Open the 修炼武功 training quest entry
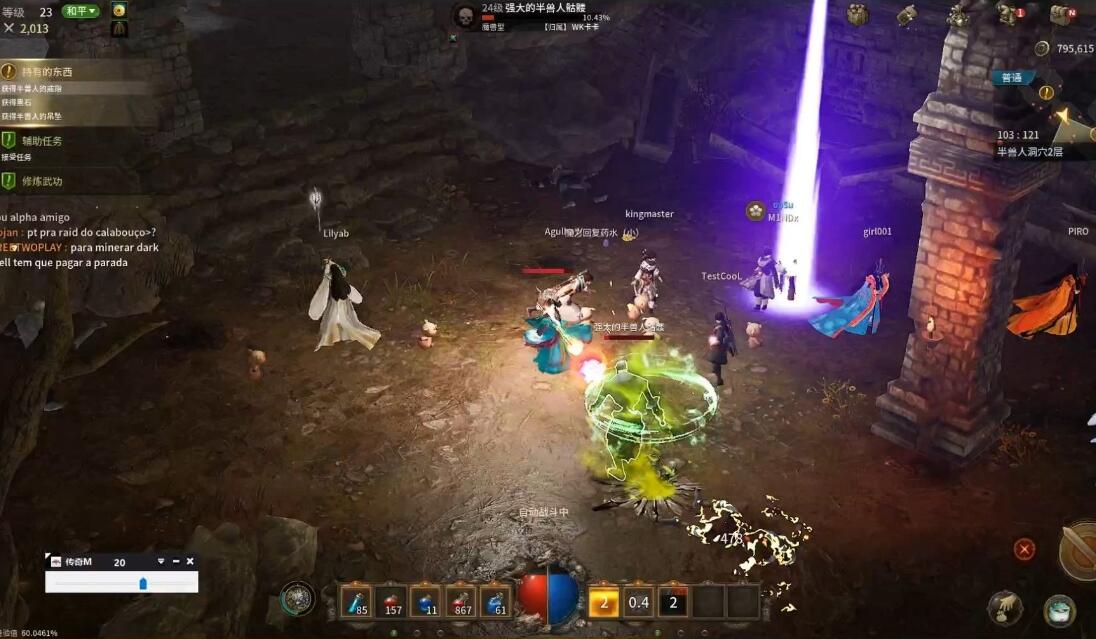This screenshot has width=1096, height=639. pyautogui.click(x=42, y=181)
